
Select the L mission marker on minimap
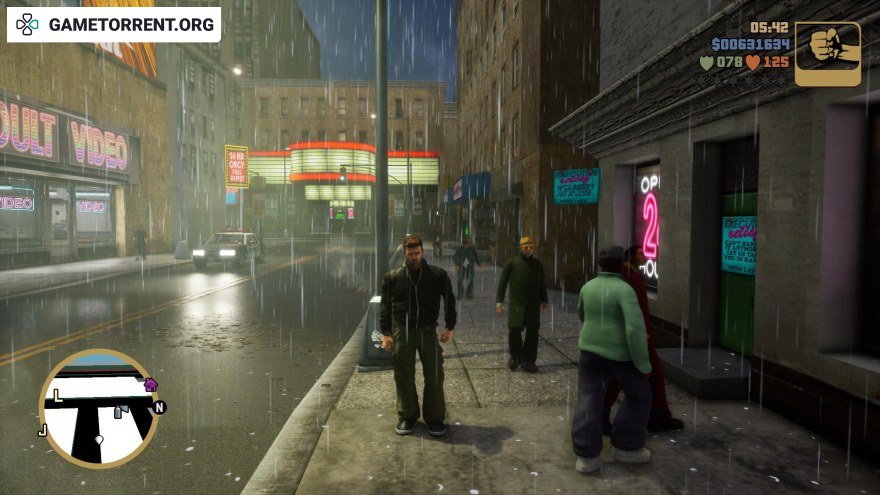coord(57,396)
